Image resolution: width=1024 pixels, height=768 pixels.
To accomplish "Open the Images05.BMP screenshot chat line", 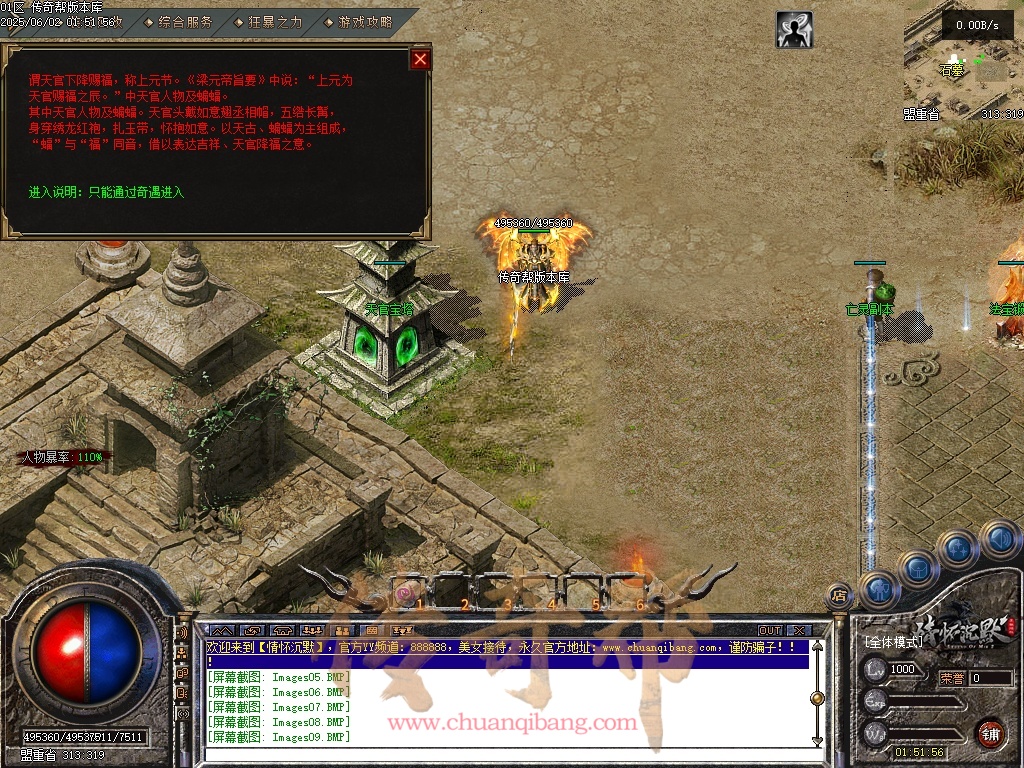I will tap(278, 677).
